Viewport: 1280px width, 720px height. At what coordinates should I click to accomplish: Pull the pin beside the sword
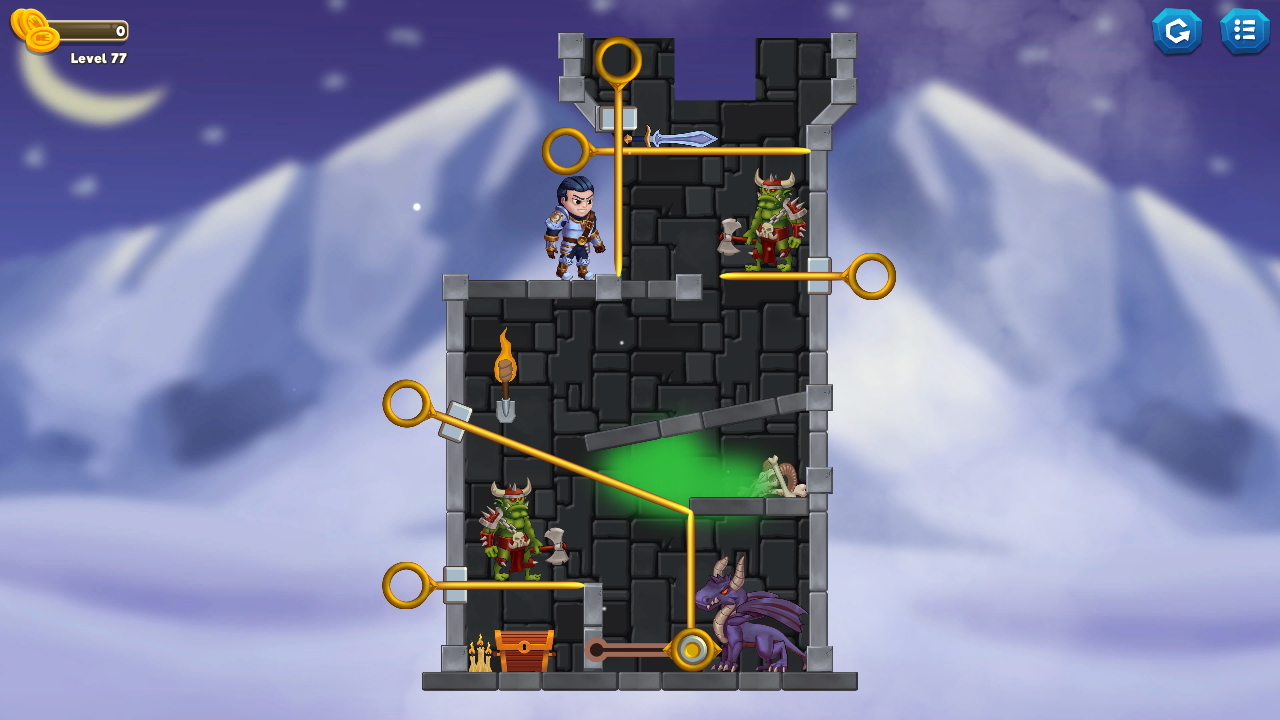tap(564, 149)
